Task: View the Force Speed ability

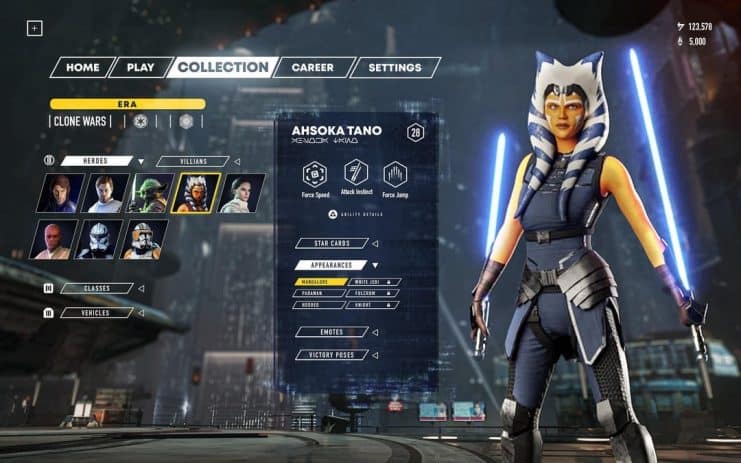Action: pyautogui.click(x=317, y=174)
